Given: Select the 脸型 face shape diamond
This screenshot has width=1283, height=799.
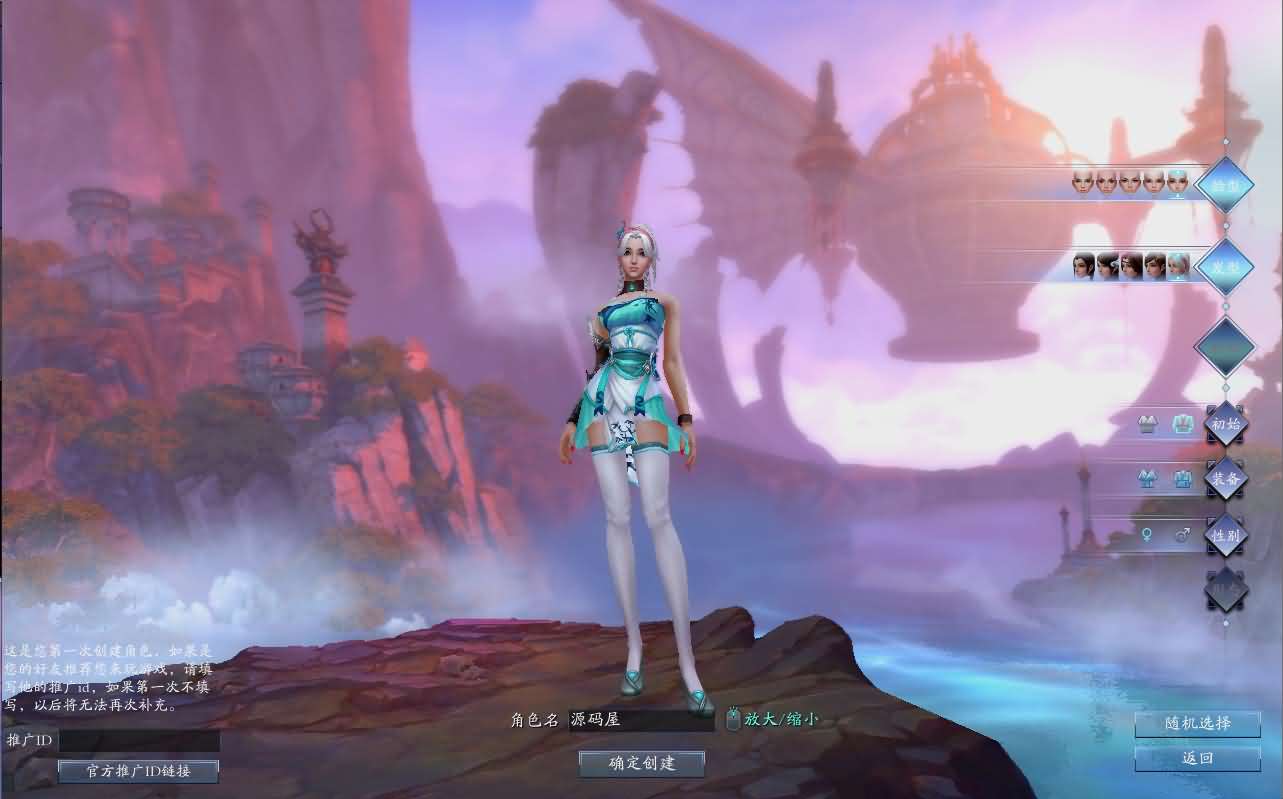Looking at the screenshot, I should click(1225, 186).
